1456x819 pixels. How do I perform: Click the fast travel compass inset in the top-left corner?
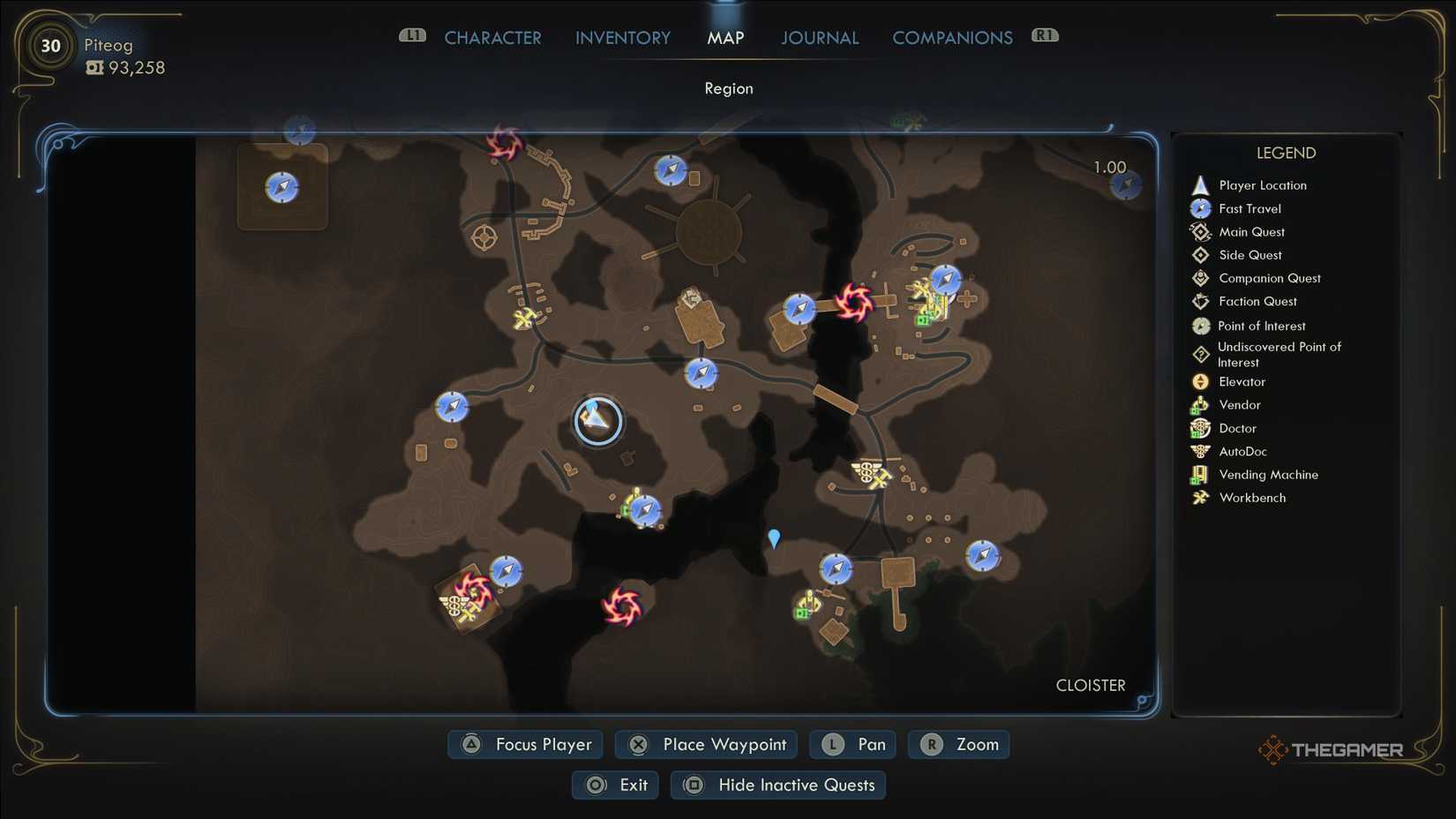281,186
